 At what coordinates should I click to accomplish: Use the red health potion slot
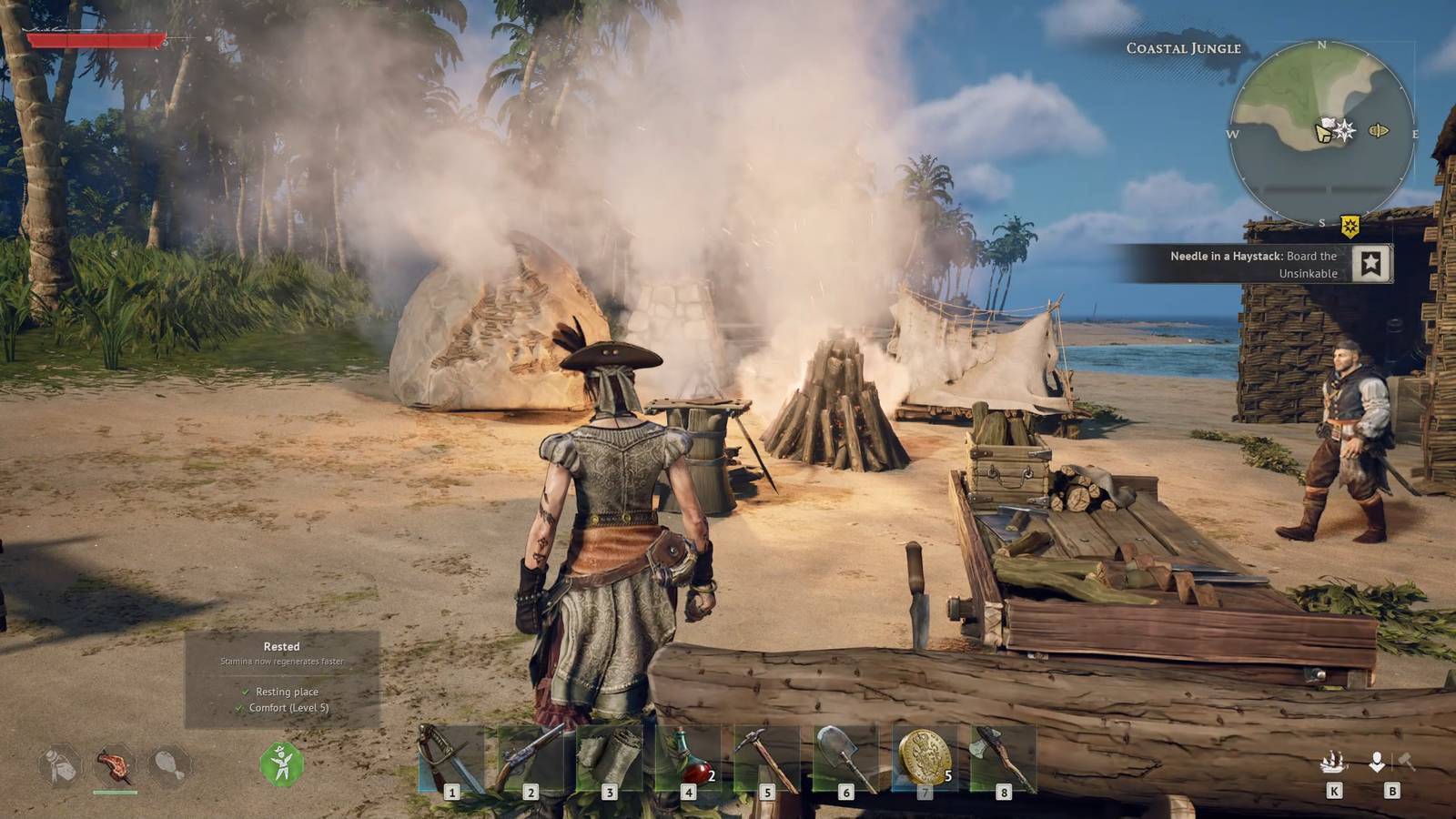coord(688,760)
